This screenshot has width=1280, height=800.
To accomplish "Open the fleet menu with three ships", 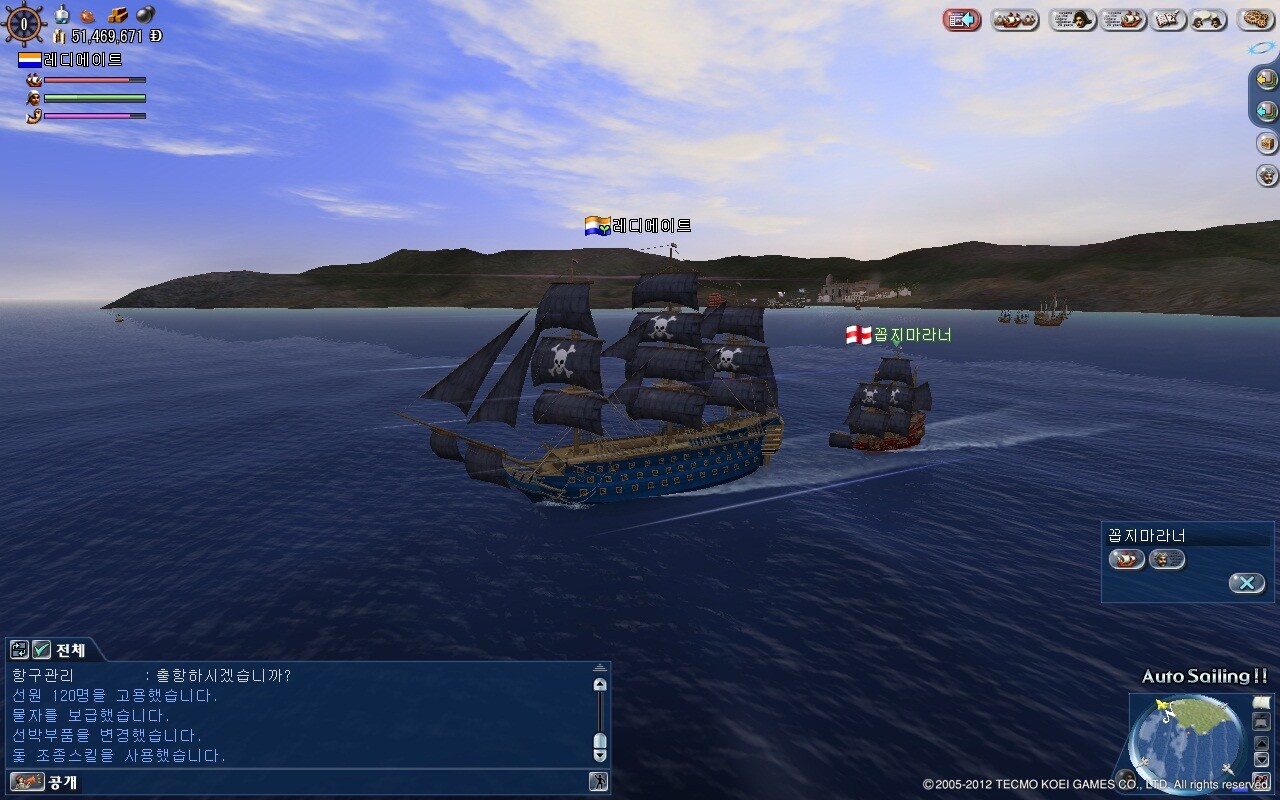I will (1014, 20).
